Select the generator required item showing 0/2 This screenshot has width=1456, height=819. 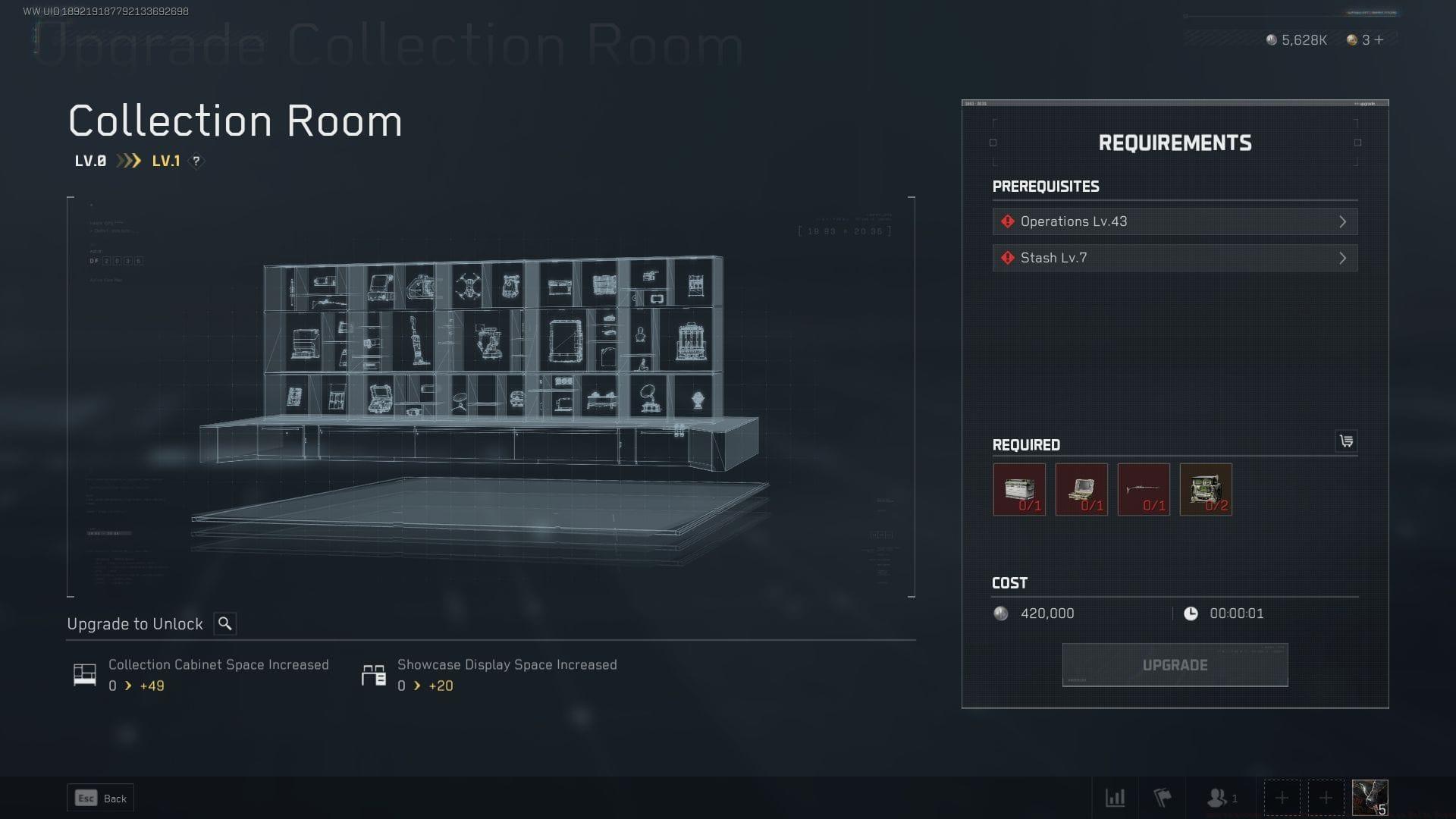point(1205,489)
